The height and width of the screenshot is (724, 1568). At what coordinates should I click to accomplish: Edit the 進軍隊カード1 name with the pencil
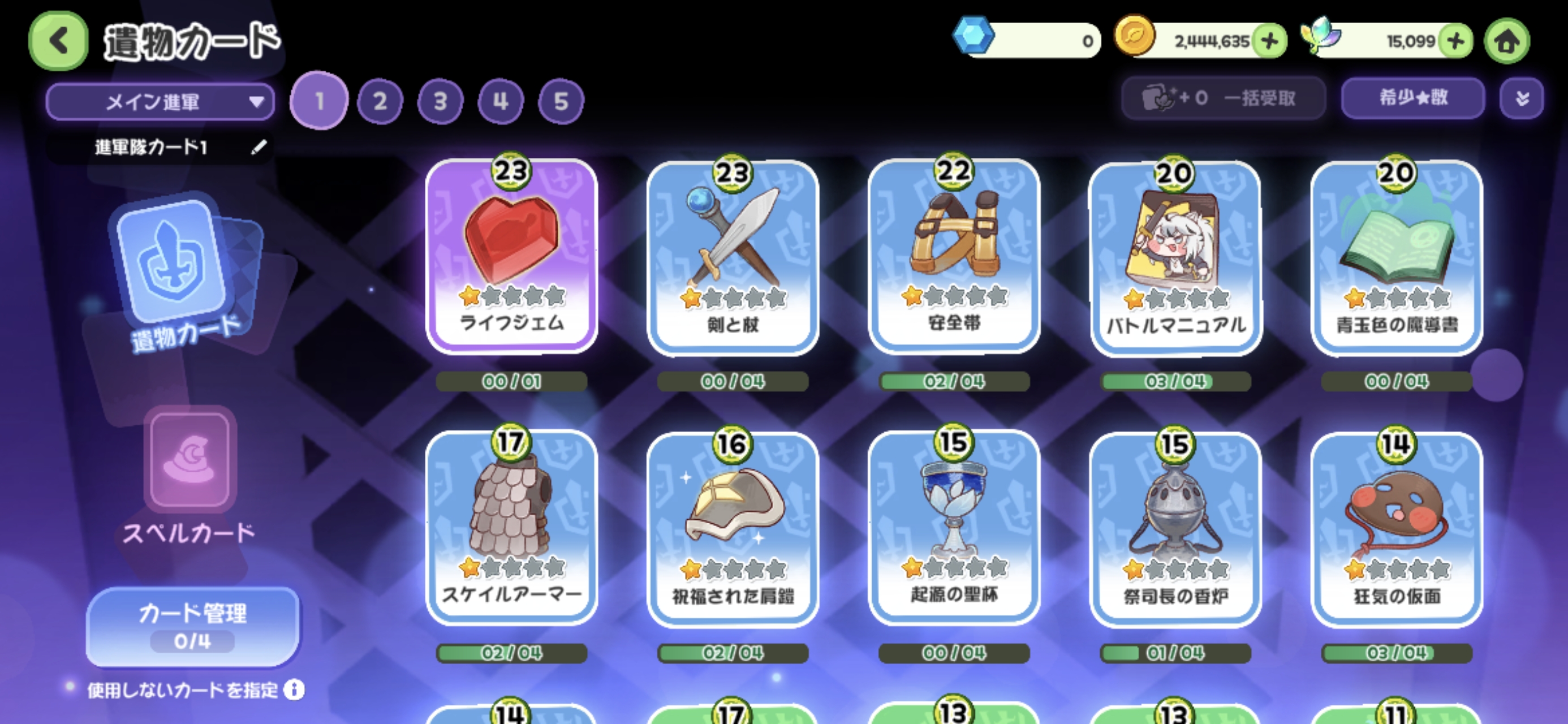point(259,146)
